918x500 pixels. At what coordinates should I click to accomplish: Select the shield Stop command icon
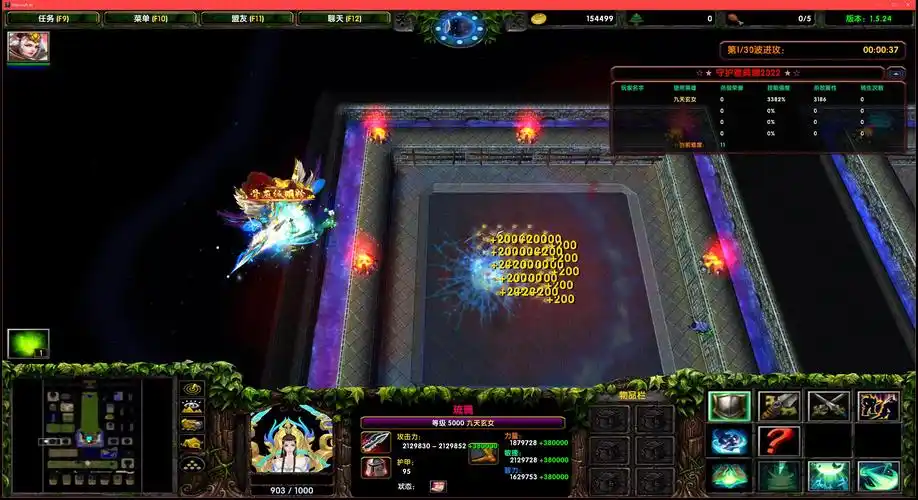pyautogui.click(x=729, y=406)
